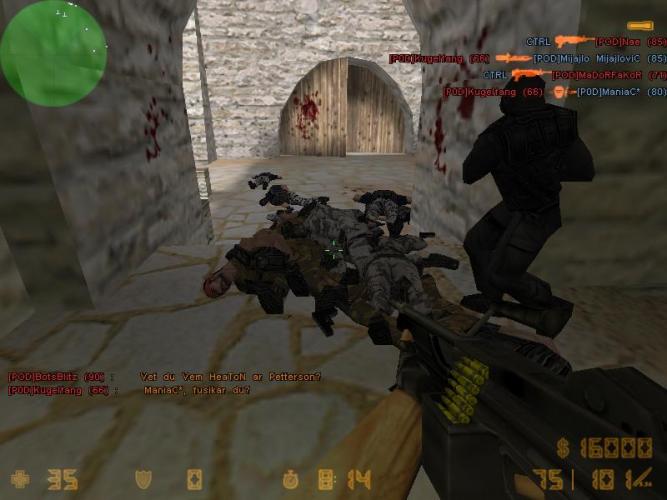Click the dollar sign money icon
Screen dimensions: 667x500
click(565, 447)
